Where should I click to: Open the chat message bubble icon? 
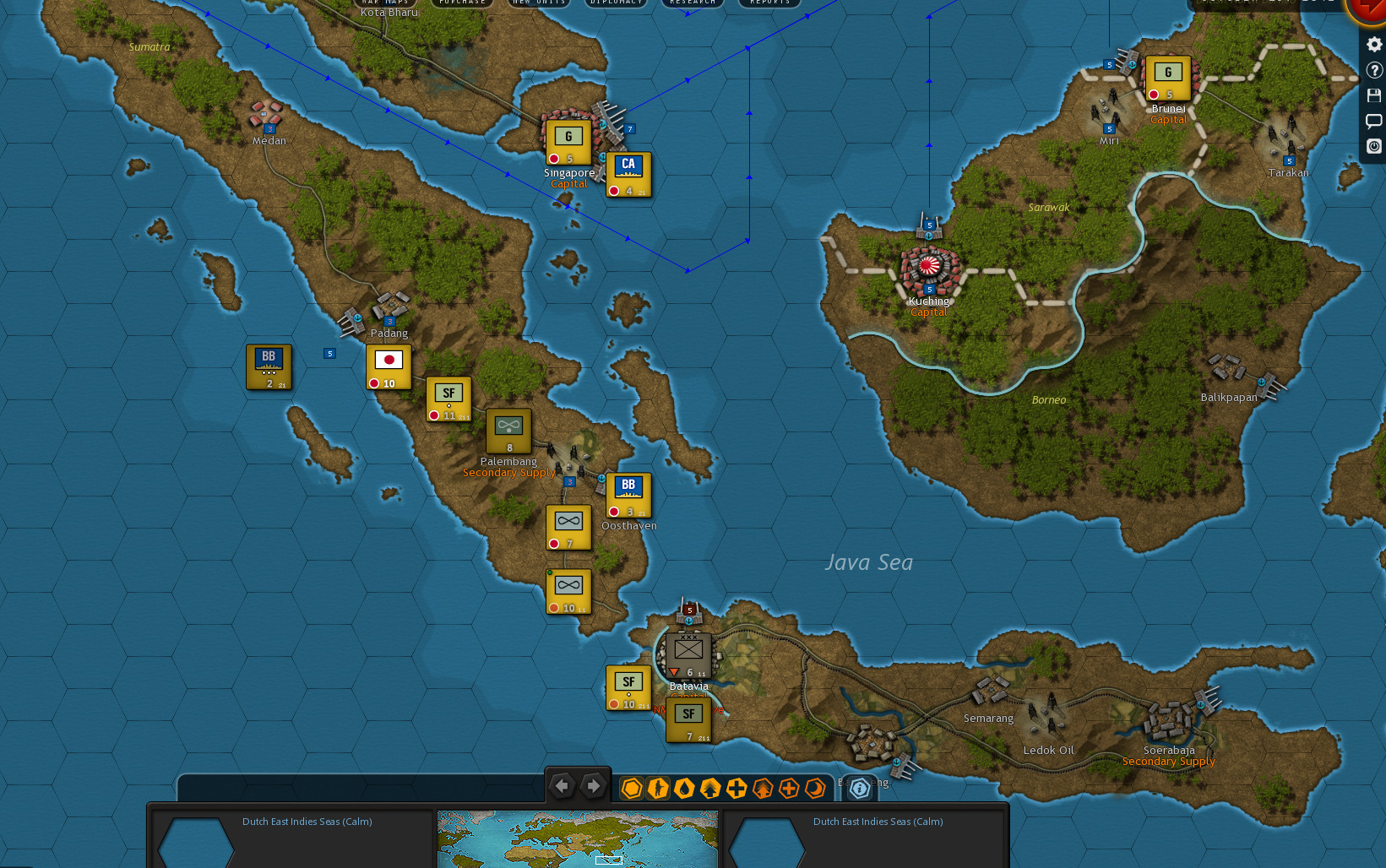point(1373,121)
